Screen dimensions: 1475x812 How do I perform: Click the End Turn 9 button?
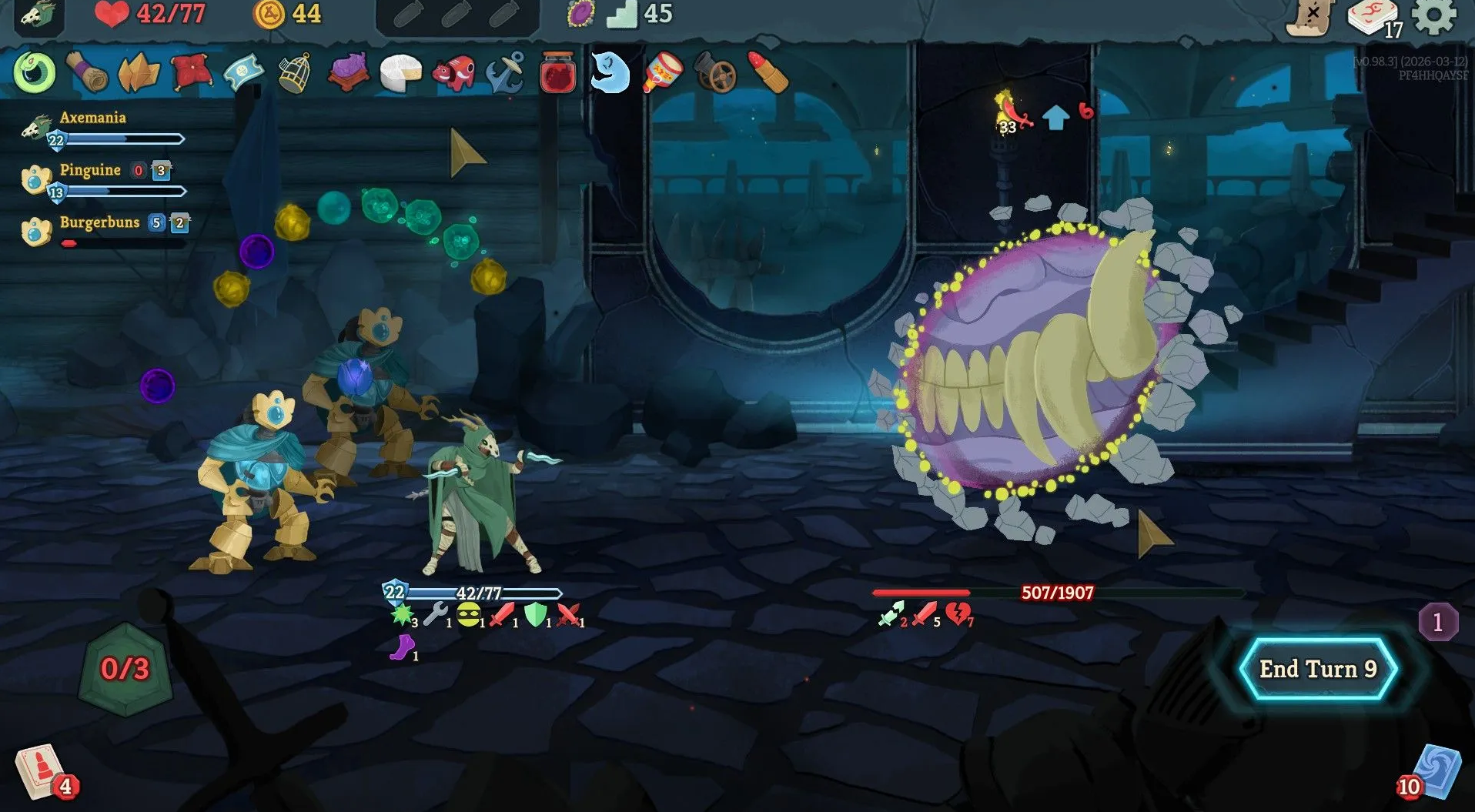(1318, 669)
